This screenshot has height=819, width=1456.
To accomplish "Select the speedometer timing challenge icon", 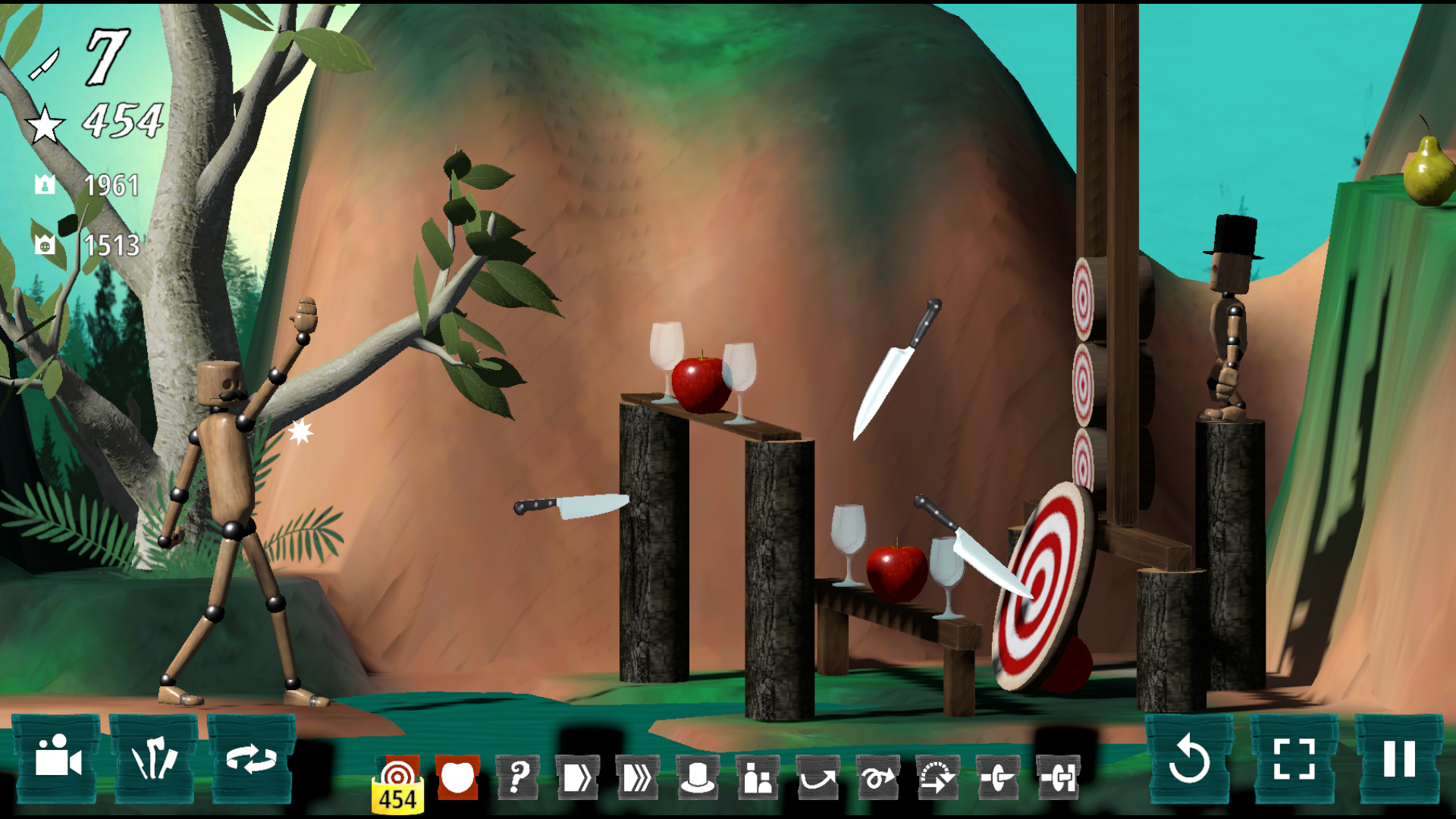I will 940,773.
